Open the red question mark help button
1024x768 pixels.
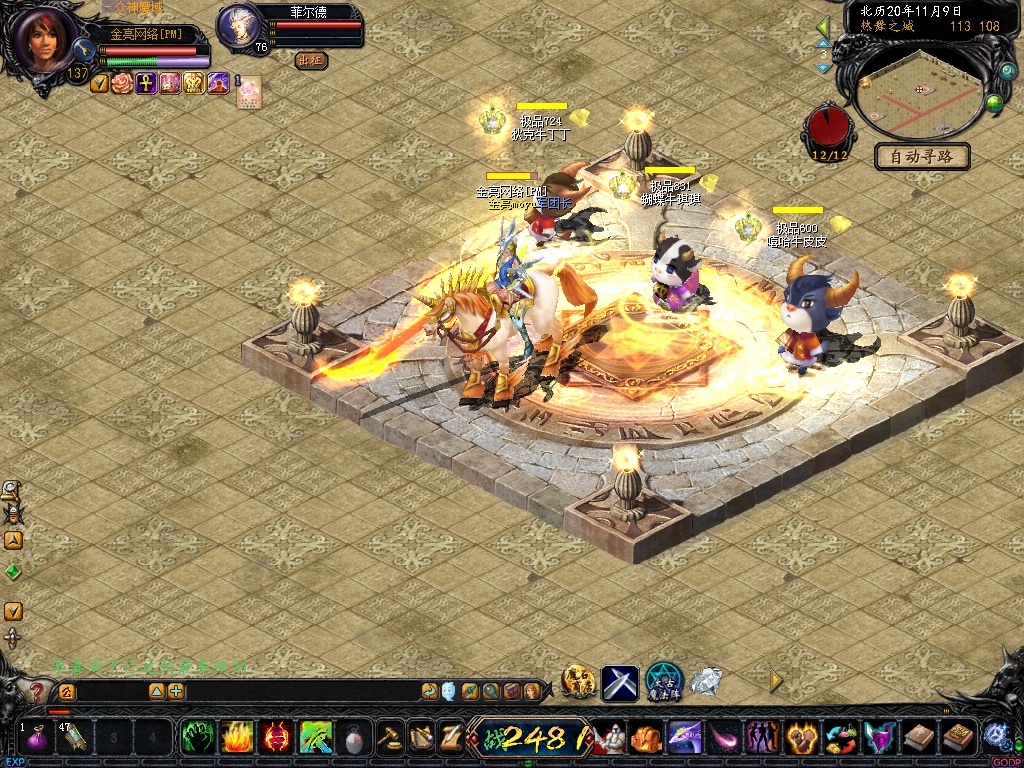click(x=38, y=691)
